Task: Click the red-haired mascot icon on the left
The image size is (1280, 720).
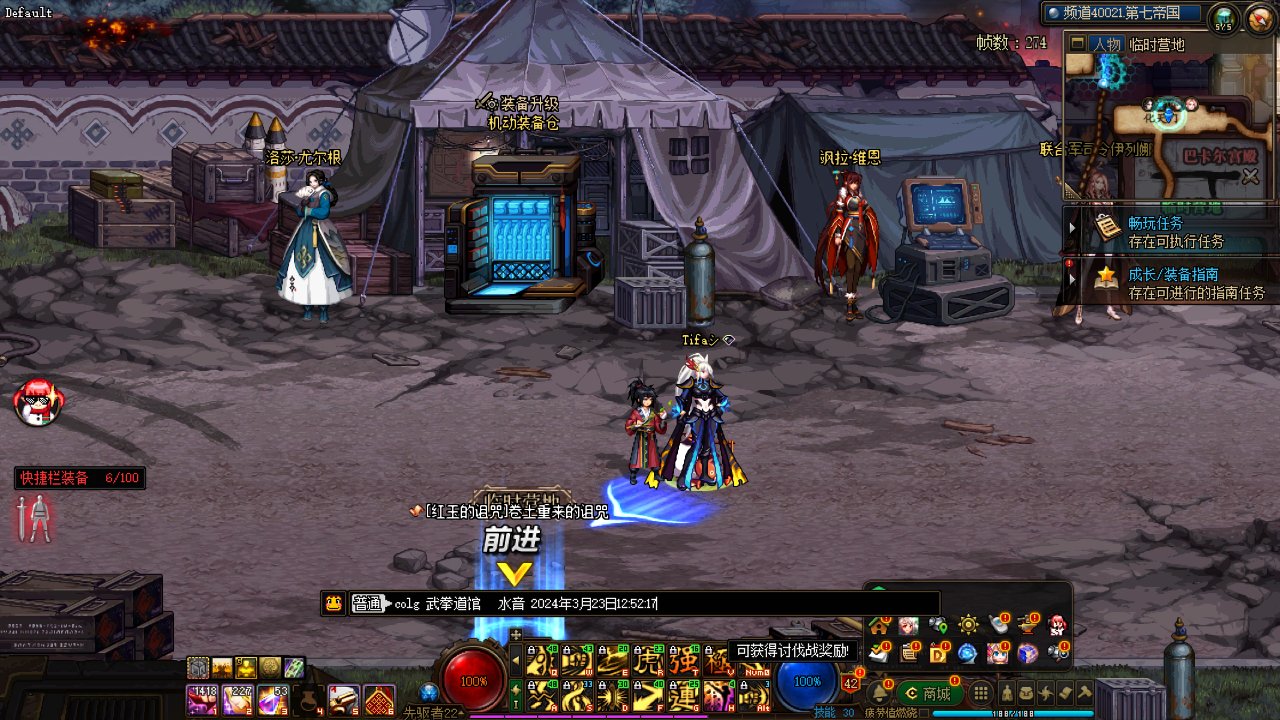Action: [x=38, y=402]
